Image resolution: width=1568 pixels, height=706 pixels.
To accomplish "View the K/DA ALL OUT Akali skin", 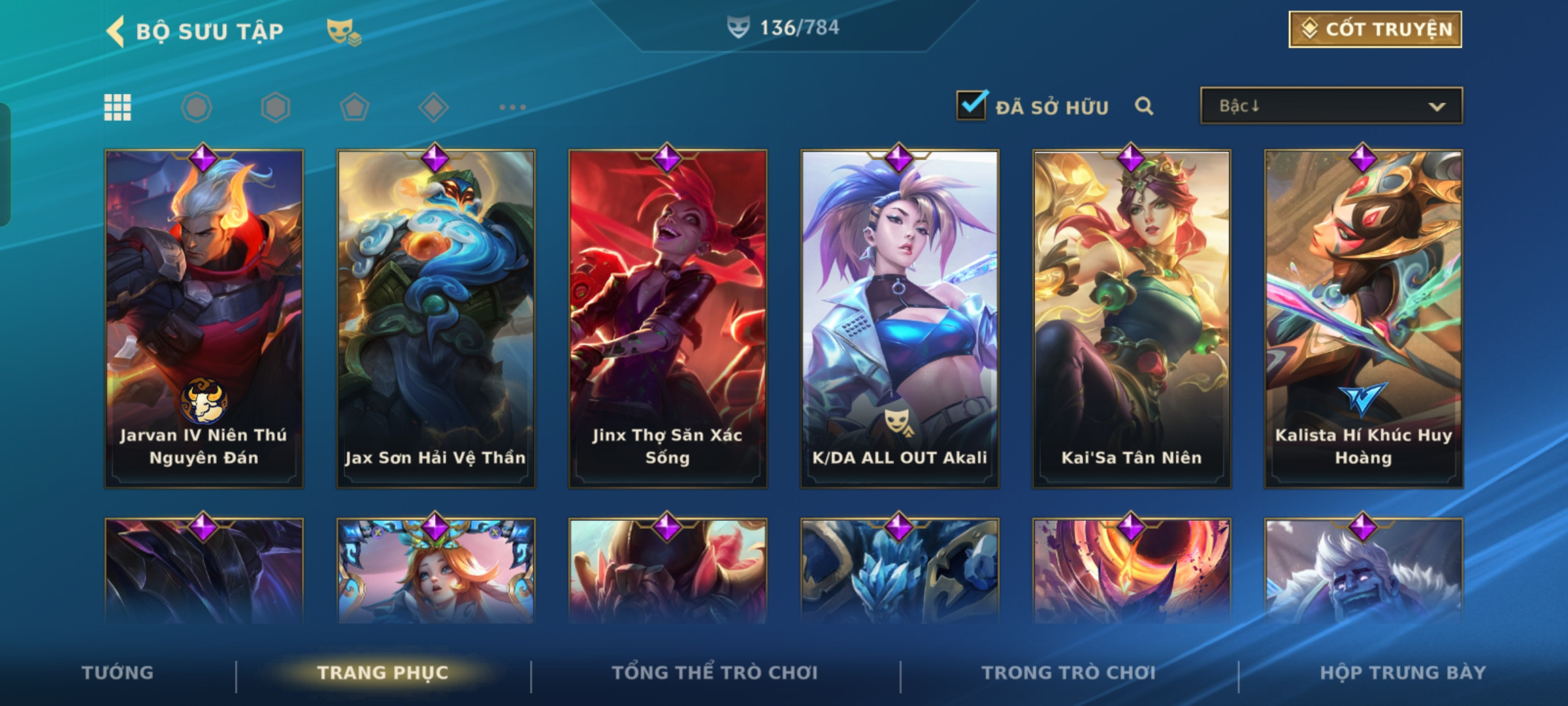I will click(900, 318).
